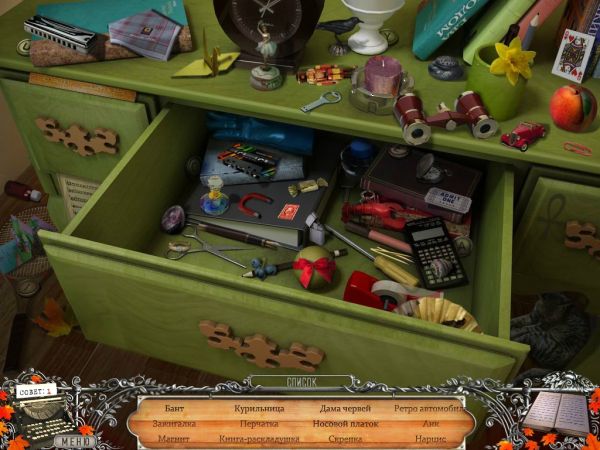
Task: Open the journal book
Action: tap(556, 412)
